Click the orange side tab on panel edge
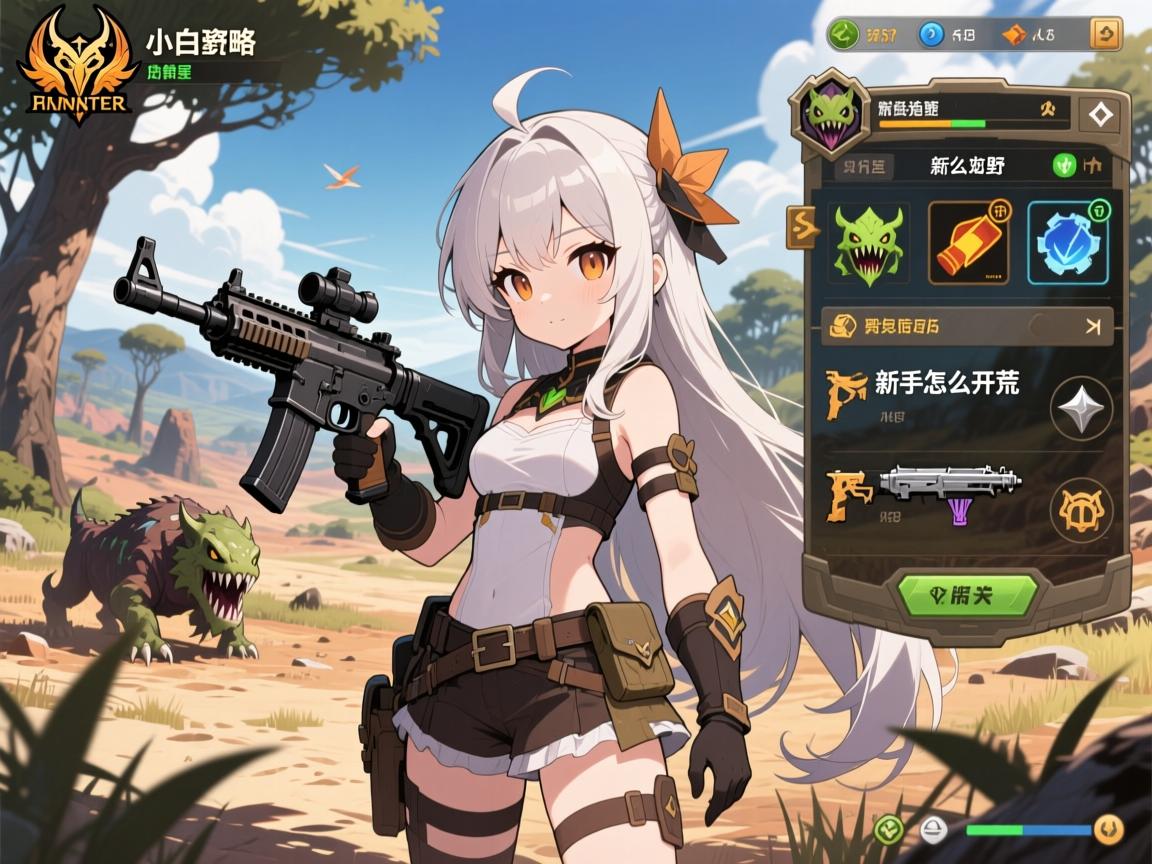The width and height of the screenshot is (1152, 864). tap(803, 228)
